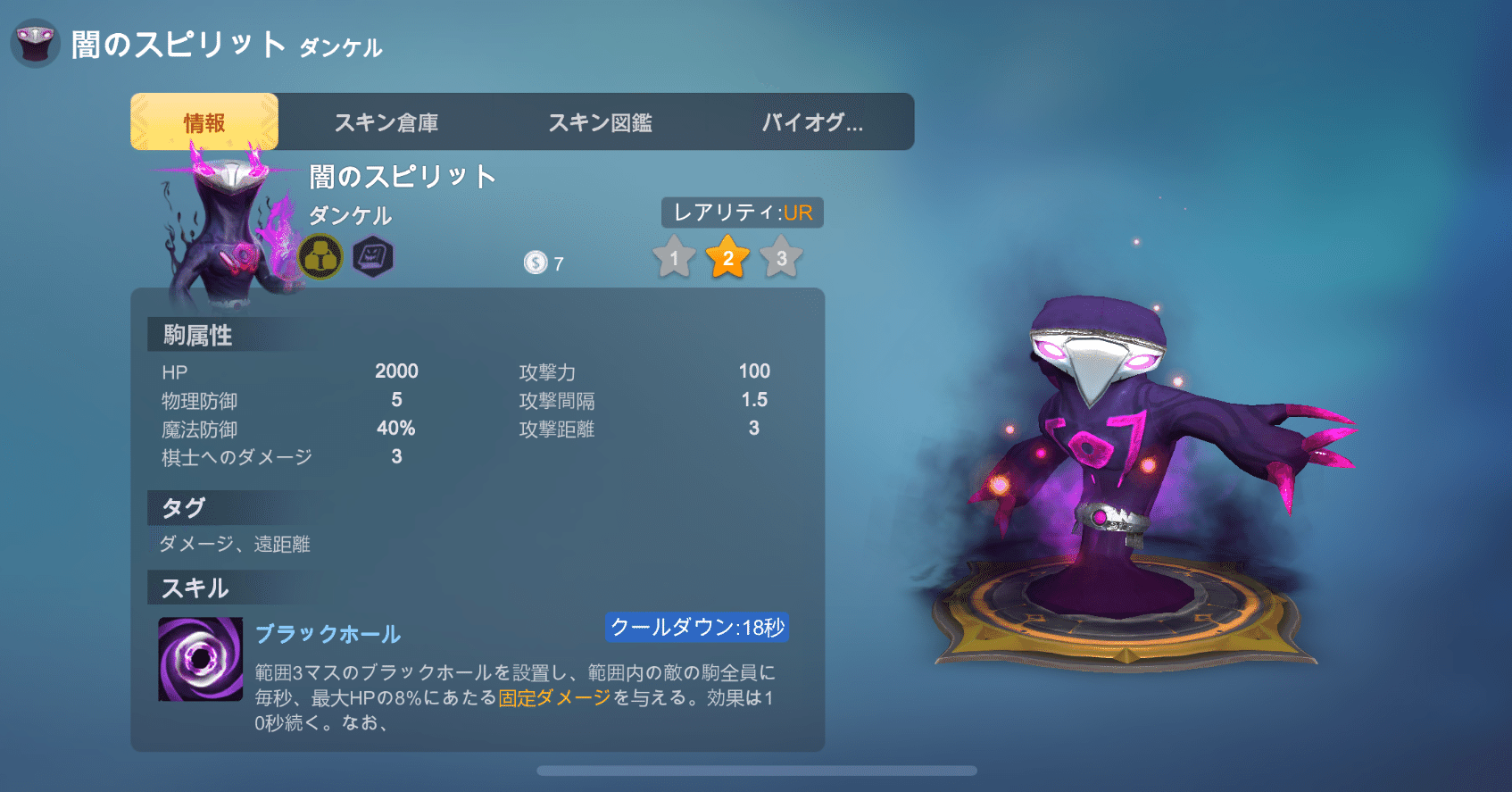The height and width of the screenshot is (792, 1512).
Task: Switch to the スキン倉庫 tab
Action: (x=387, y=121)
